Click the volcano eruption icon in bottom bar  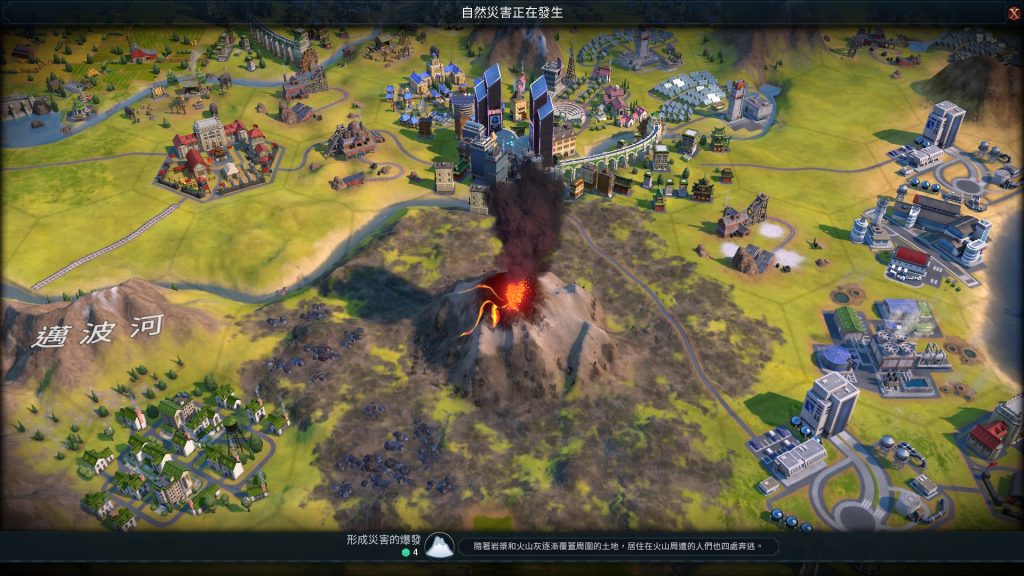[438, 546]
